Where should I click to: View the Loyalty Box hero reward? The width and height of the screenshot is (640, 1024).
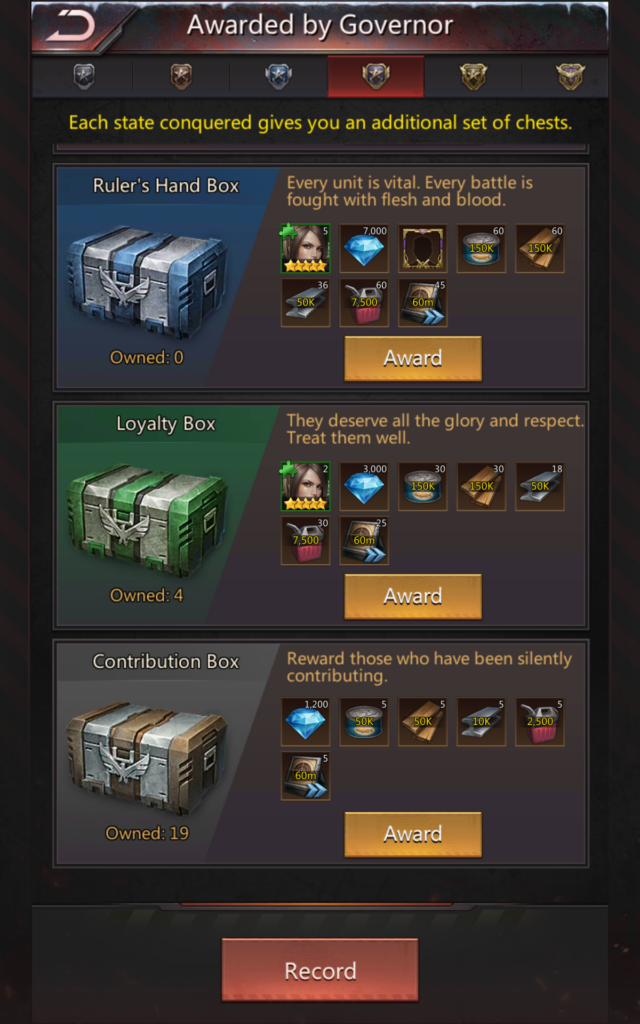(305, 487)
